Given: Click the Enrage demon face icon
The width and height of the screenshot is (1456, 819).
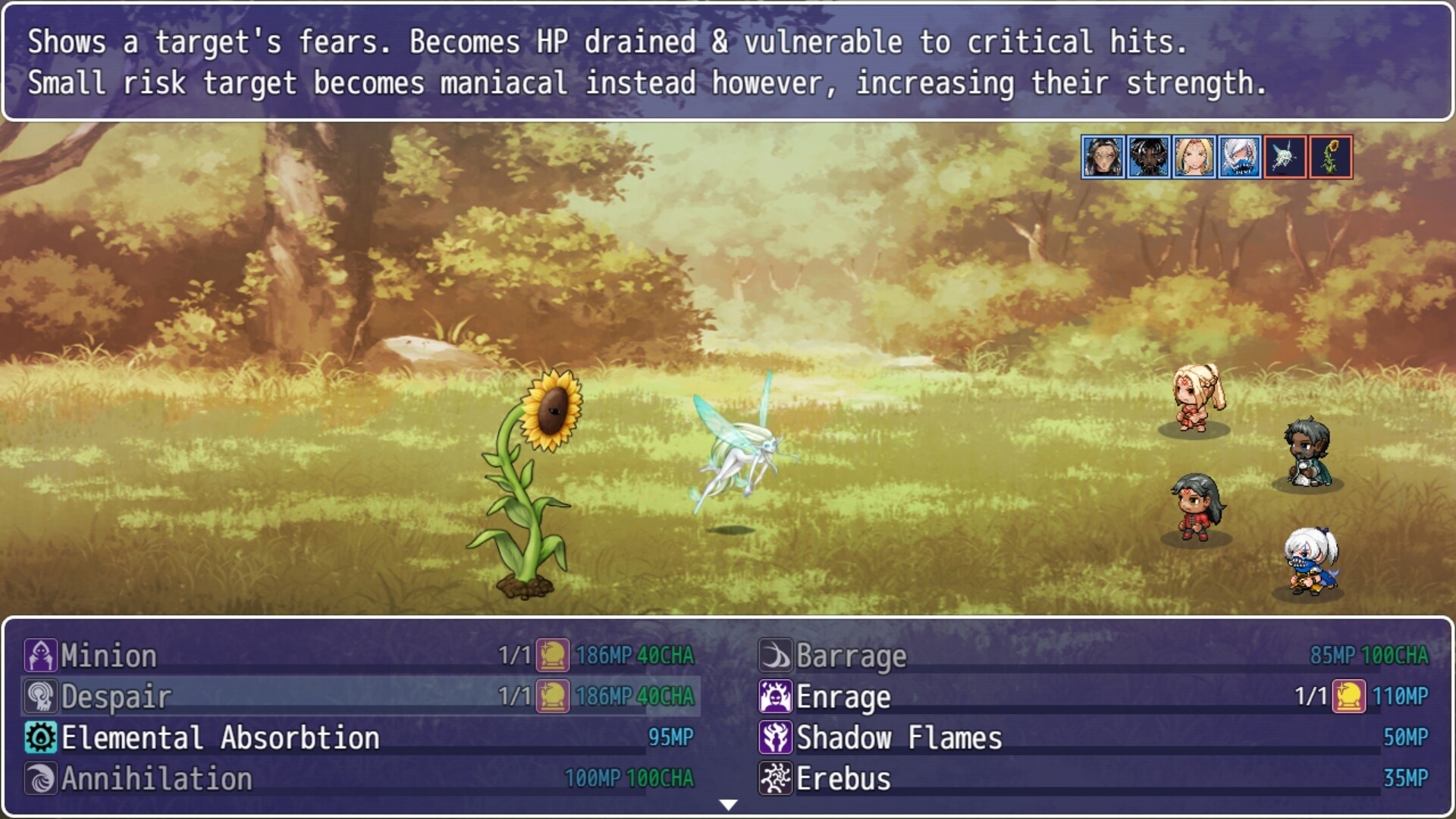Looking at the screenshot, I should point(774,697).
